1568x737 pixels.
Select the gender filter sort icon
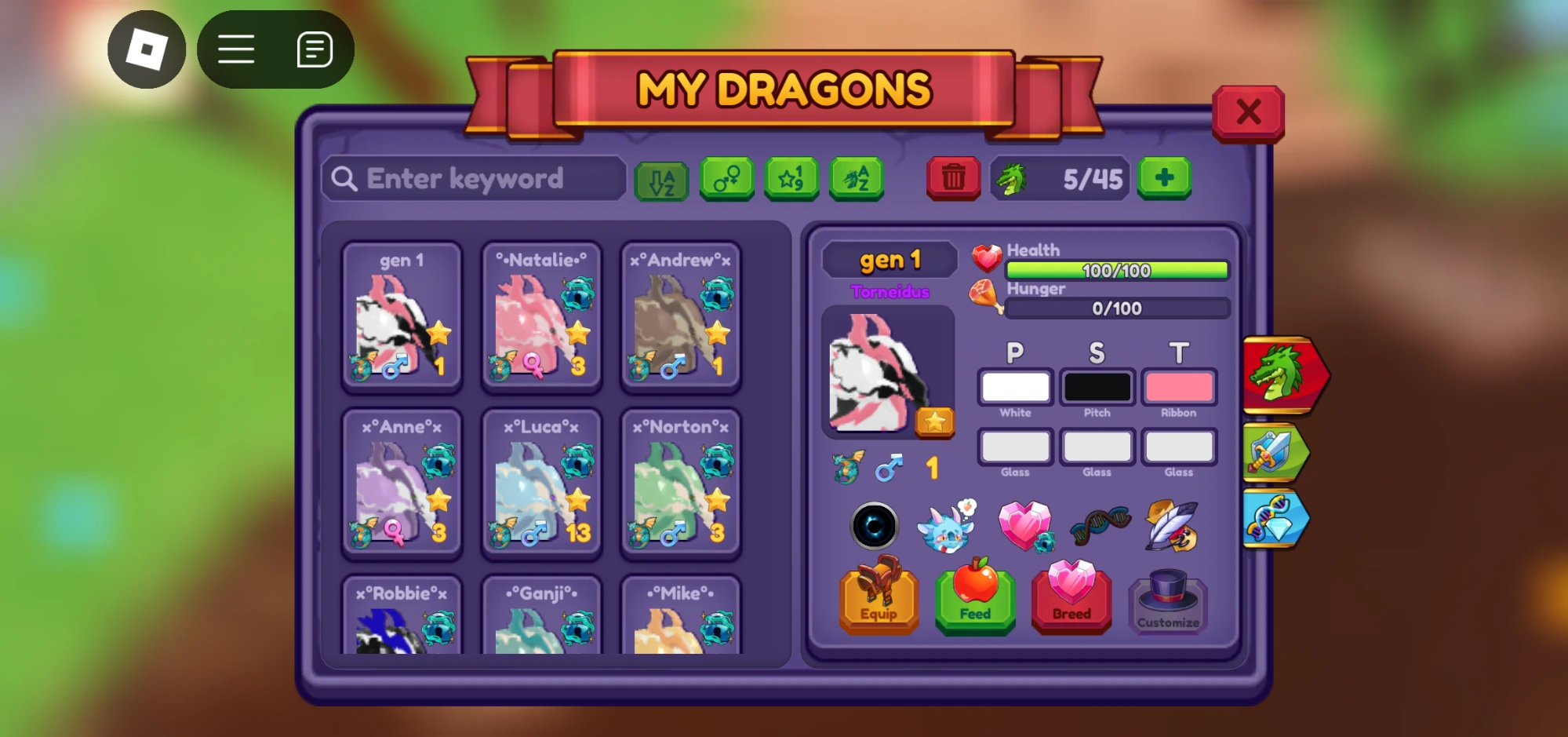tap(726, 179)
